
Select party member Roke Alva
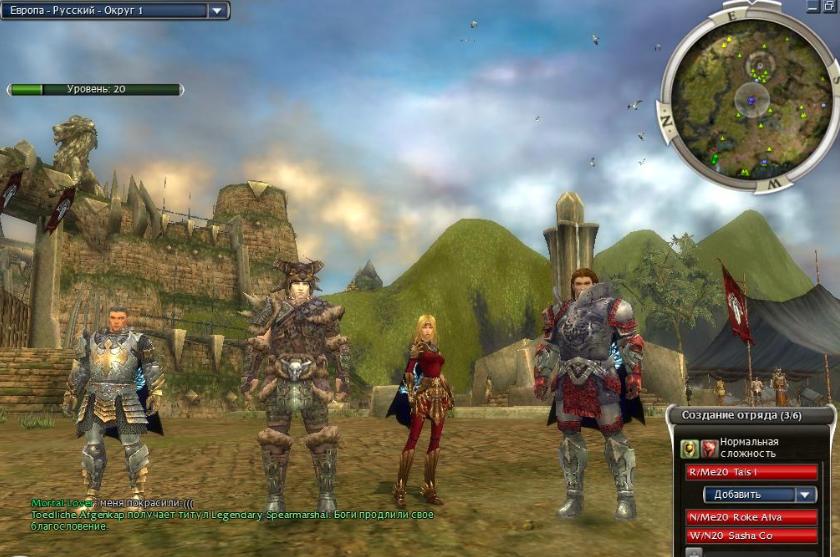(x=751, y=517)
